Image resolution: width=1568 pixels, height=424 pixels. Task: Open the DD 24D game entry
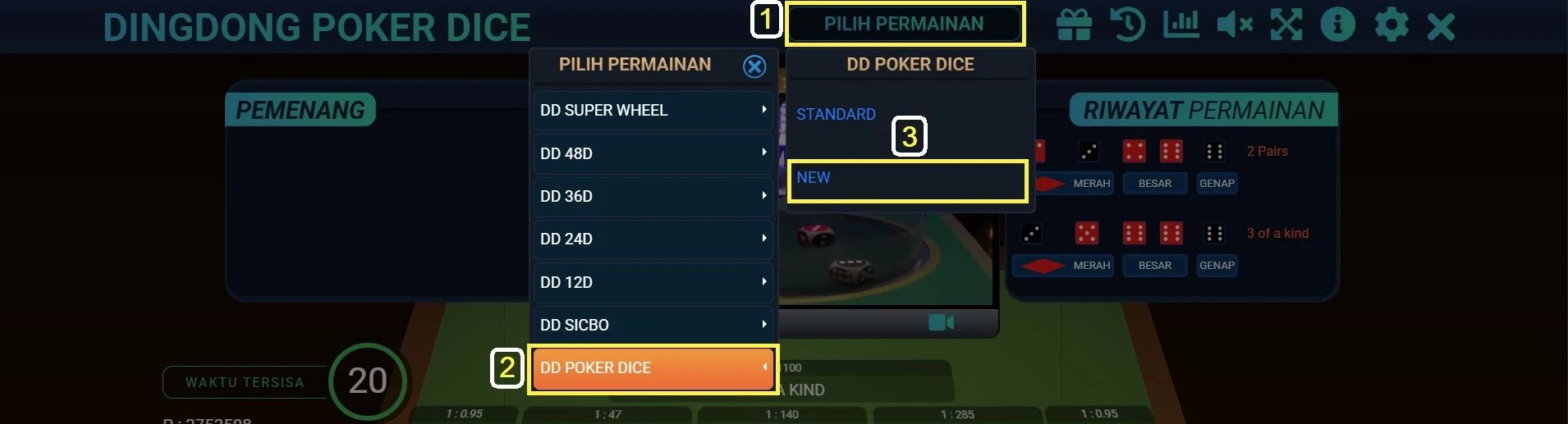click(x=653, y=239)
